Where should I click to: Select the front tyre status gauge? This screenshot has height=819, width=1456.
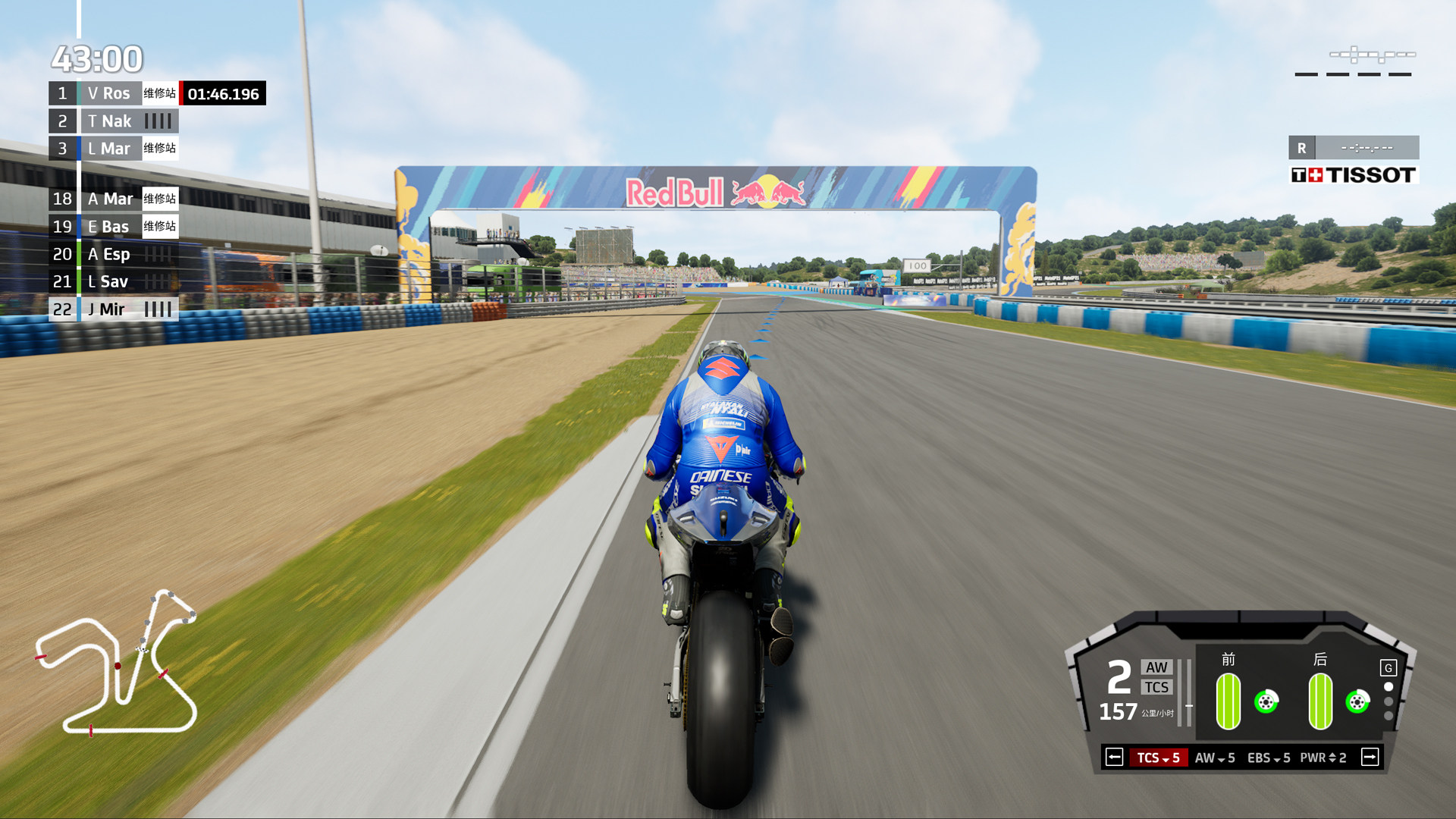pyautogui.click(x=1228, y=701)
